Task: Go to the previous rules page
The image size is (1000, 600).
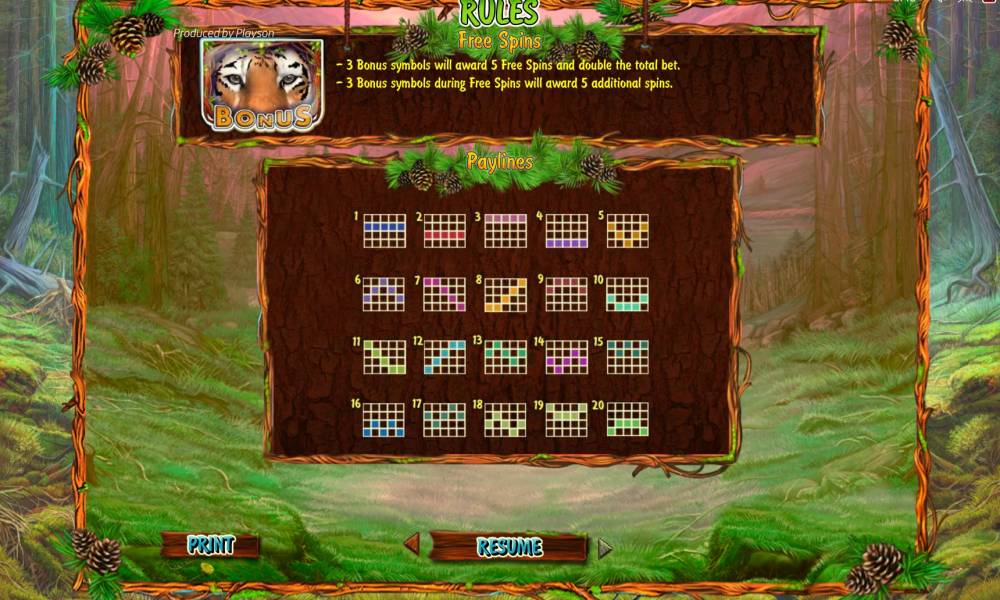Action: (411, 545)
